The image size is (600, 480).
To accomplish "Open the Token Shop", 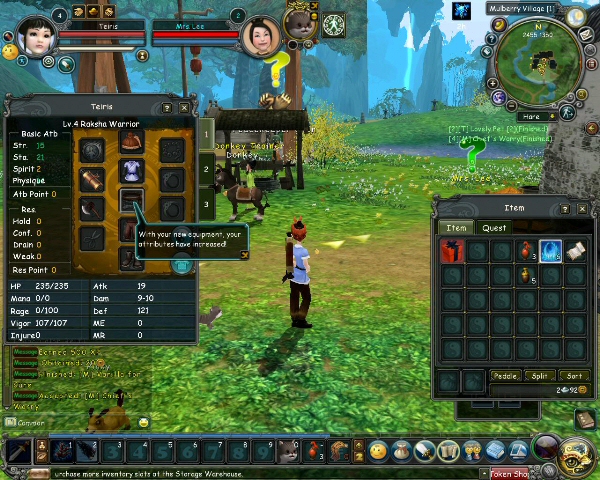I will 511,473.
